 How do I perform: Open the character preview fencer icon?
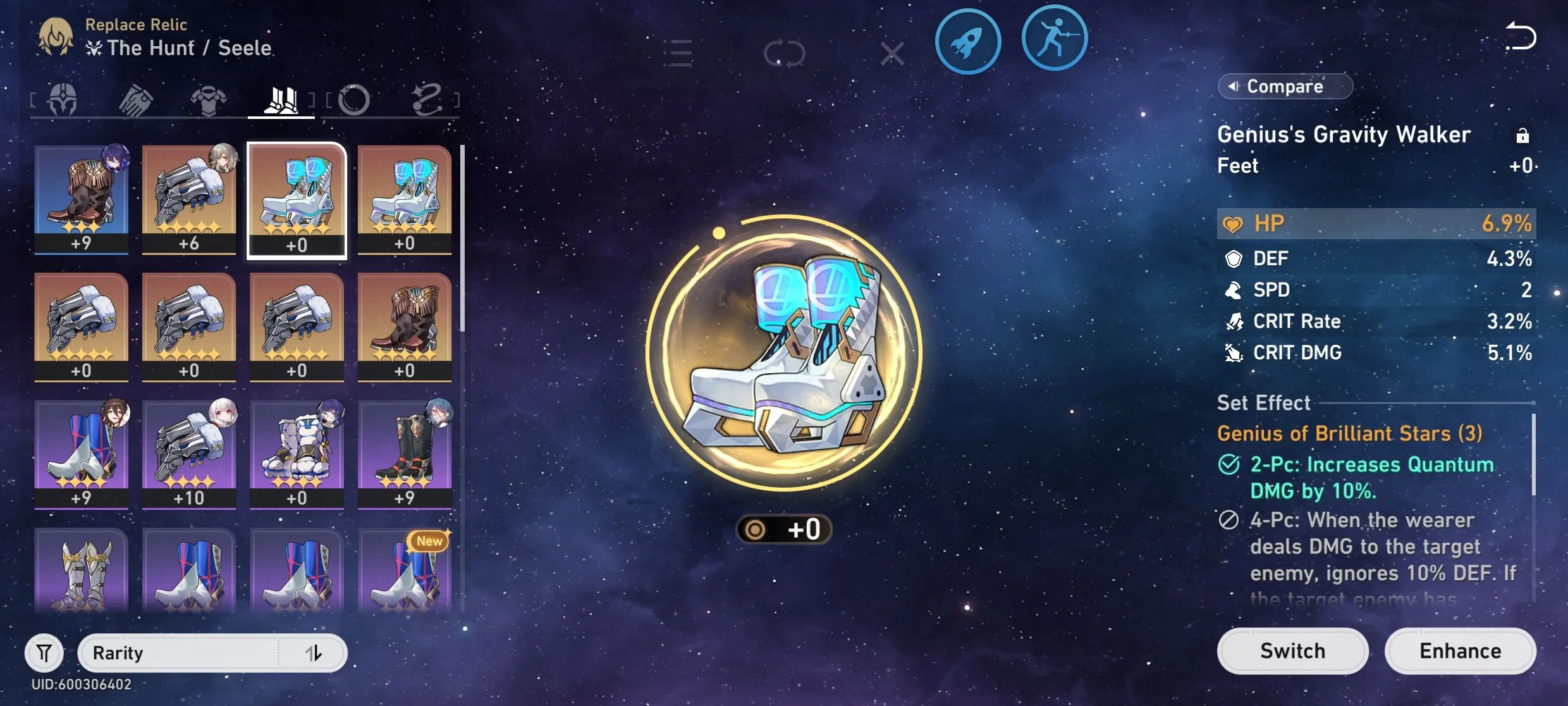1054,38
